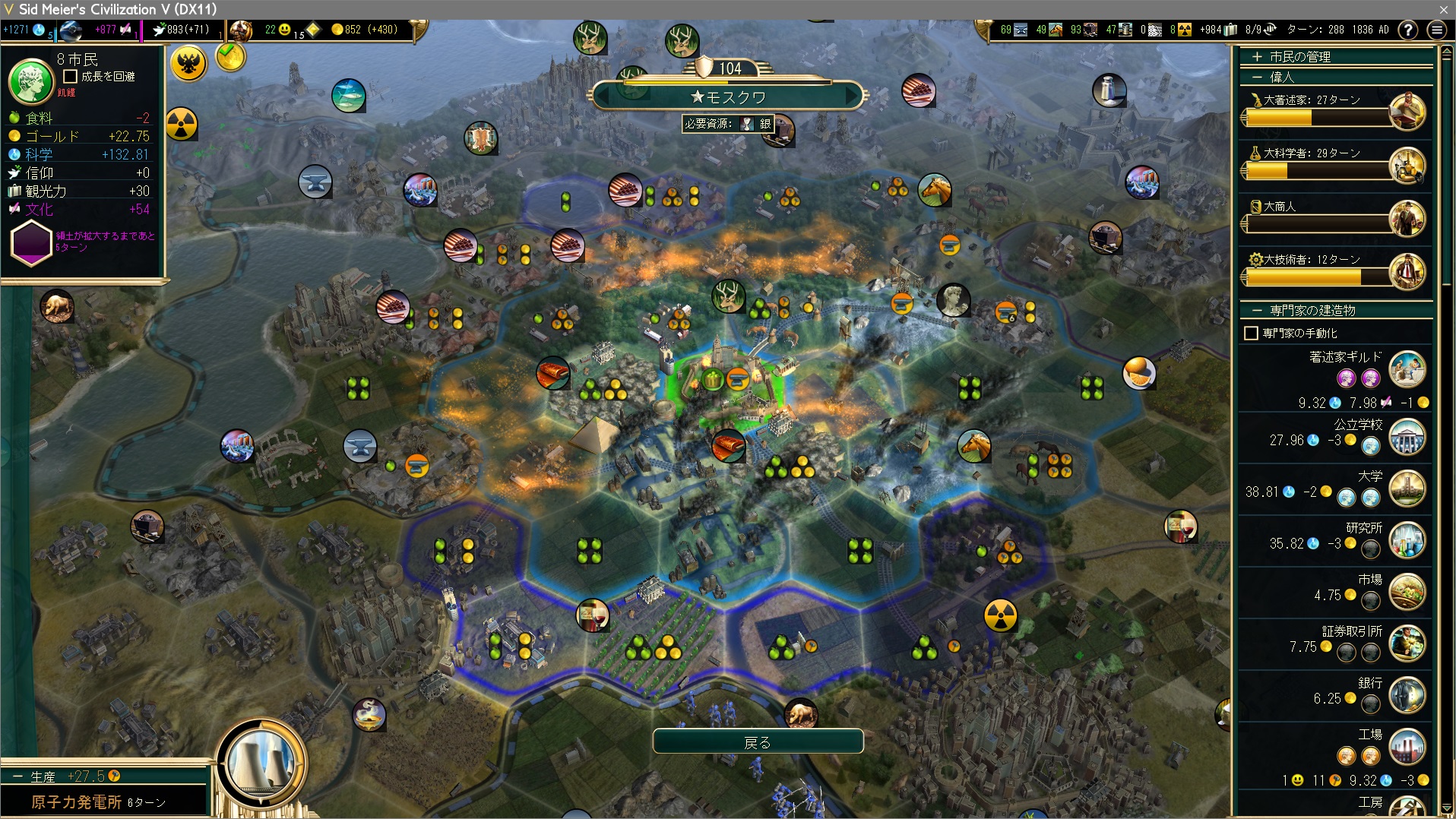Viewport: 1456px width, 819px height.
Task: Open the main menu list button
Action: (x=1436, y=30)
